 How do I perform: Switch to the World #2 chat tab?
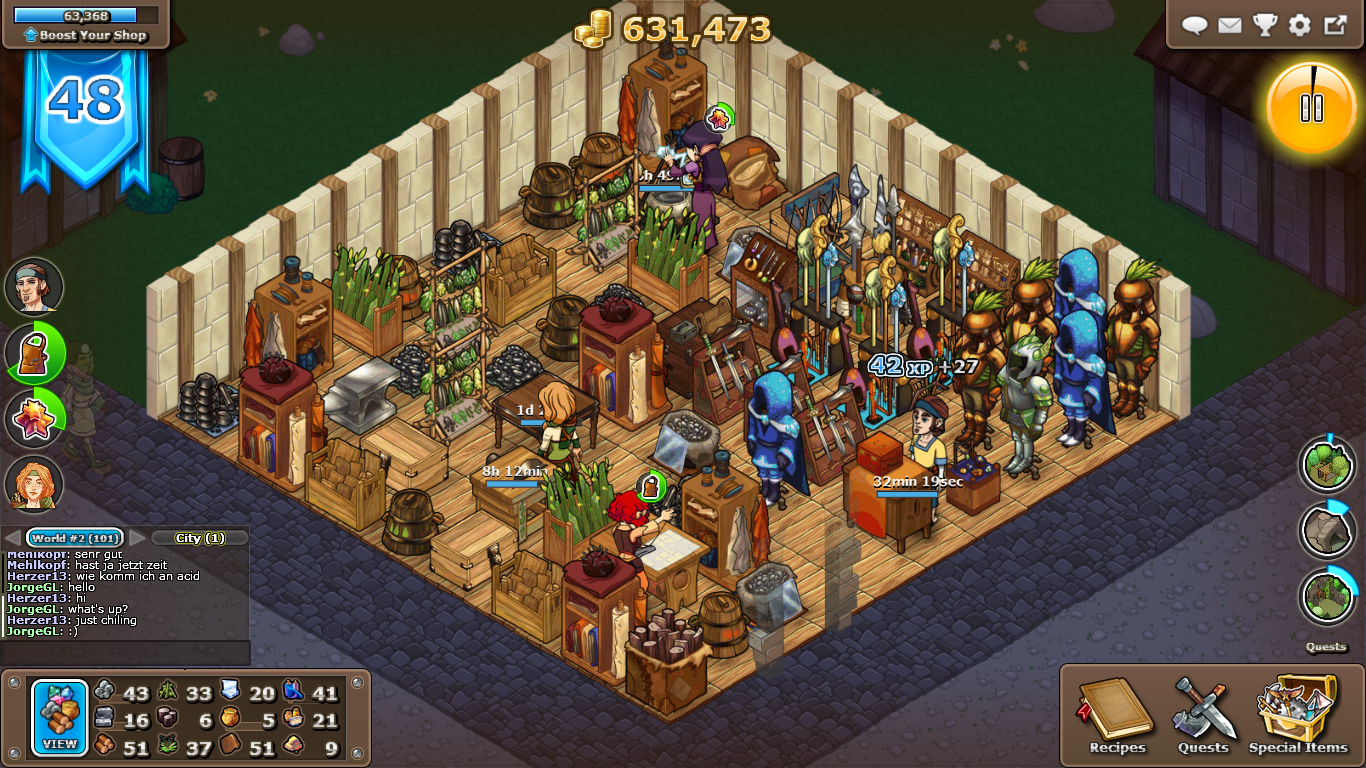click(x=72, y=537)
